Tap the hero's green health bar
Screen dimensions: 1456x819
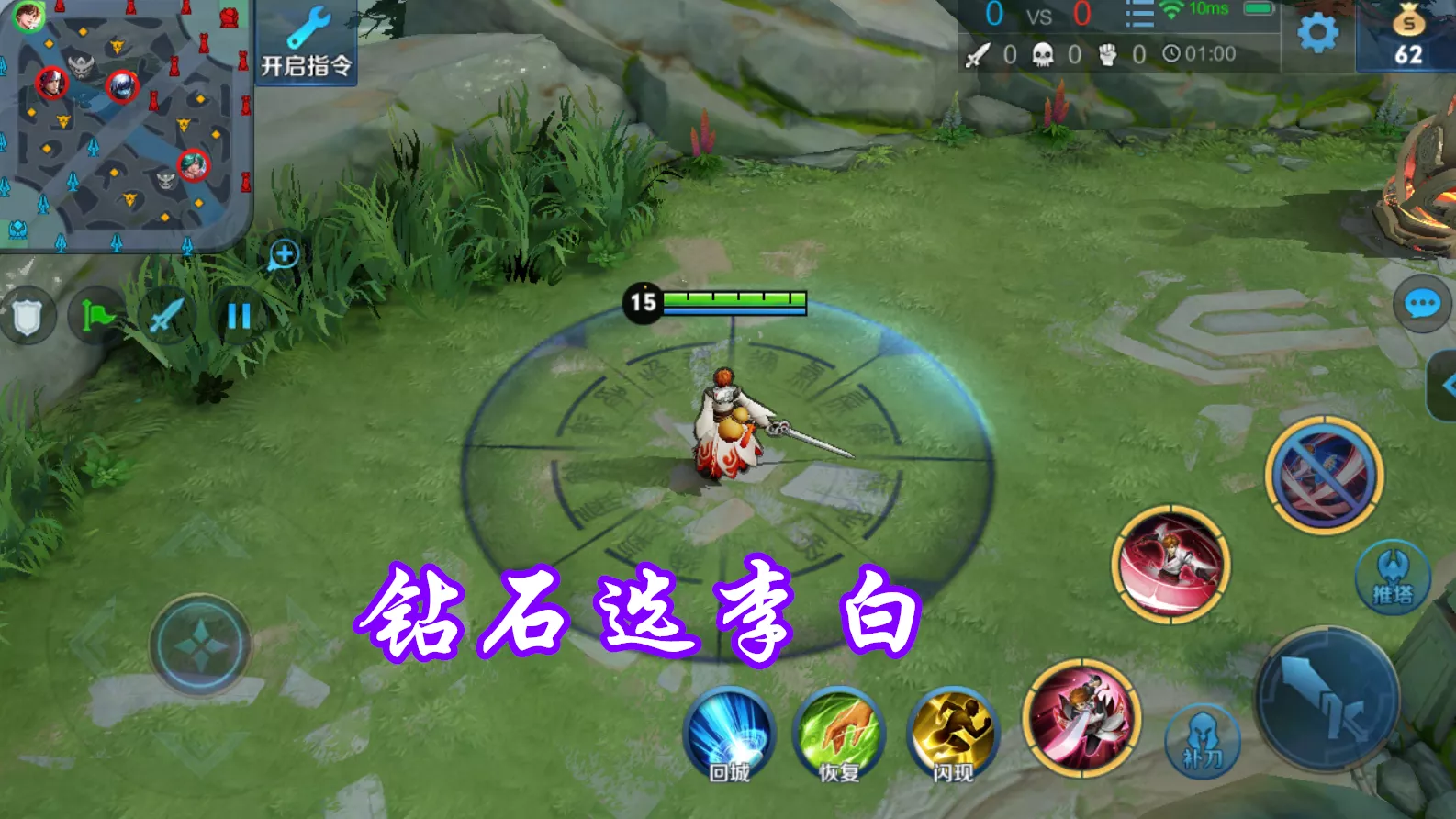point(734,298)
